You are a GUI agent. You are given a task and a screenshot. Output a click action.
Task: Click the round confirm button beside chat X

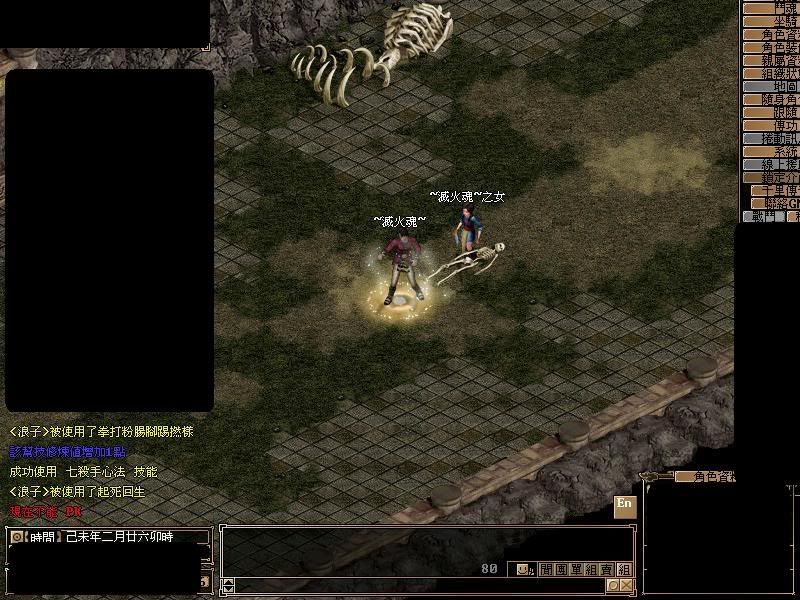point(613,585)
